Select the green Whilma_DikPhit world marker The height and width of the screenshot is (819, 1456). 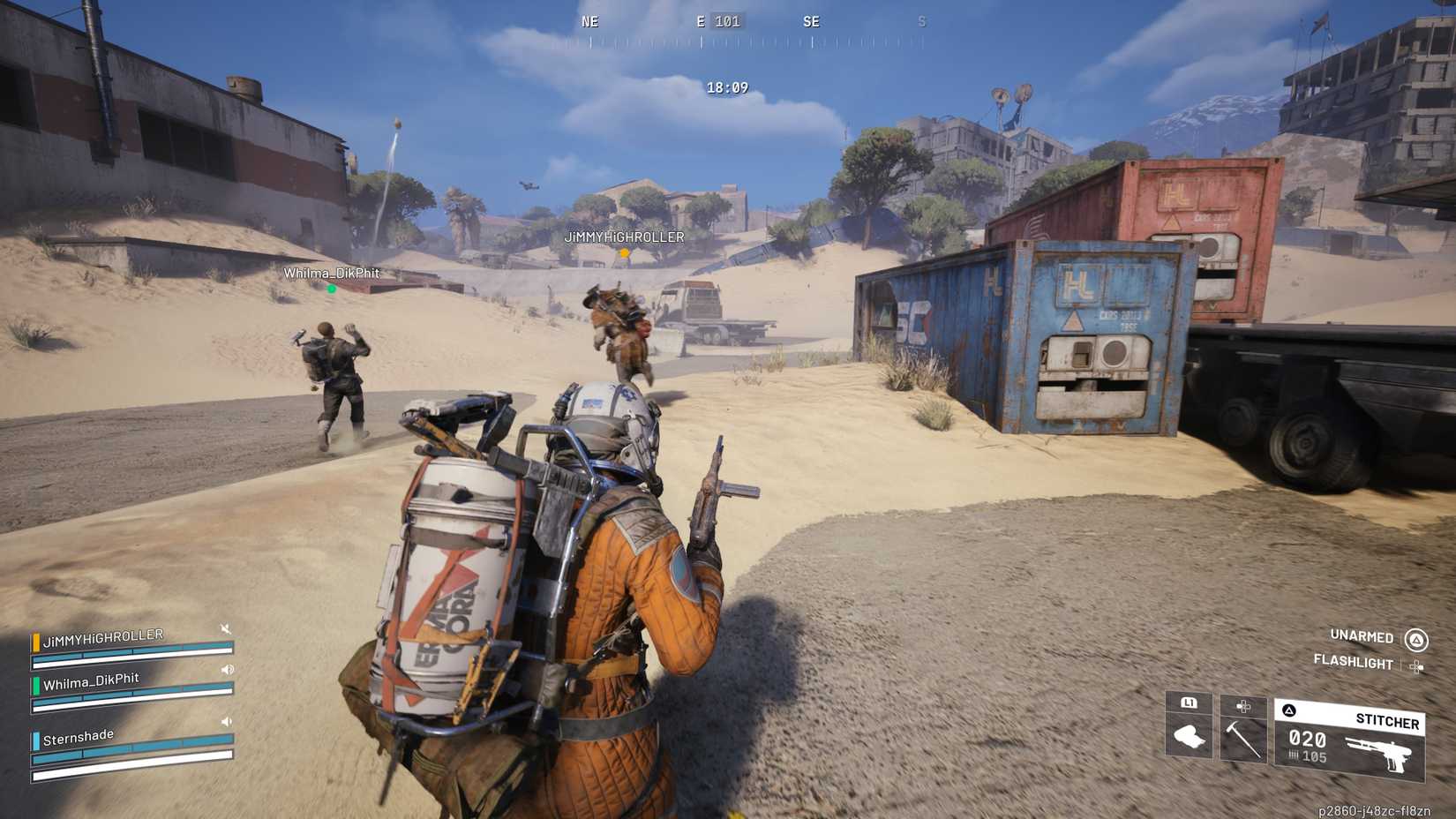point(331,288)
